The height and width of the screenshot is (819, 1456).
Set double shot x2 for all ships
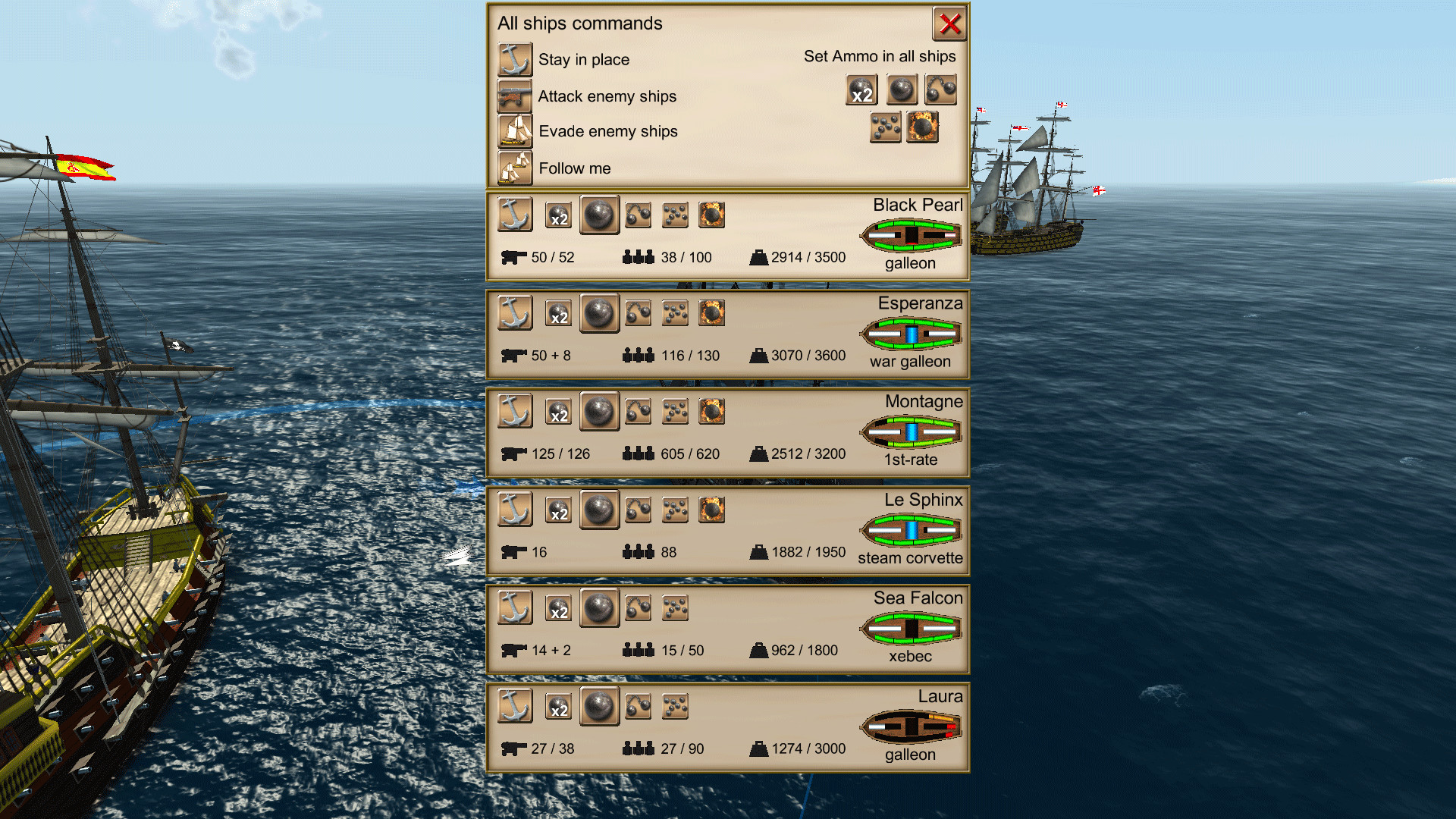point(862,89)
